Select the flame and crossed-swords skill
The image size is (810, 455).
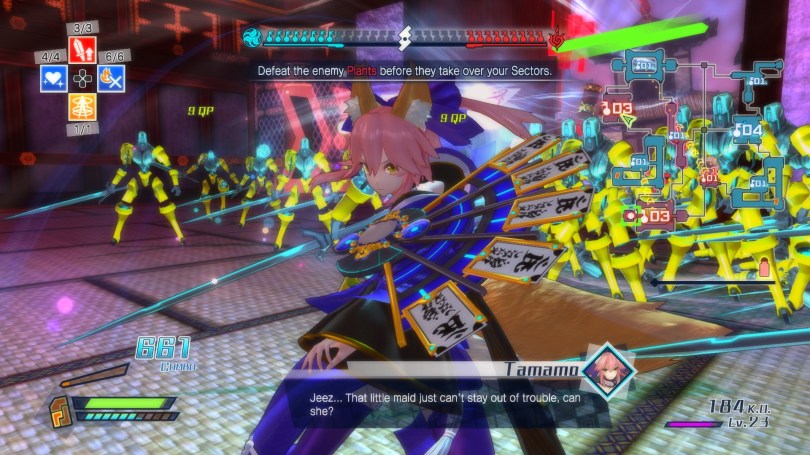point(110,78)
